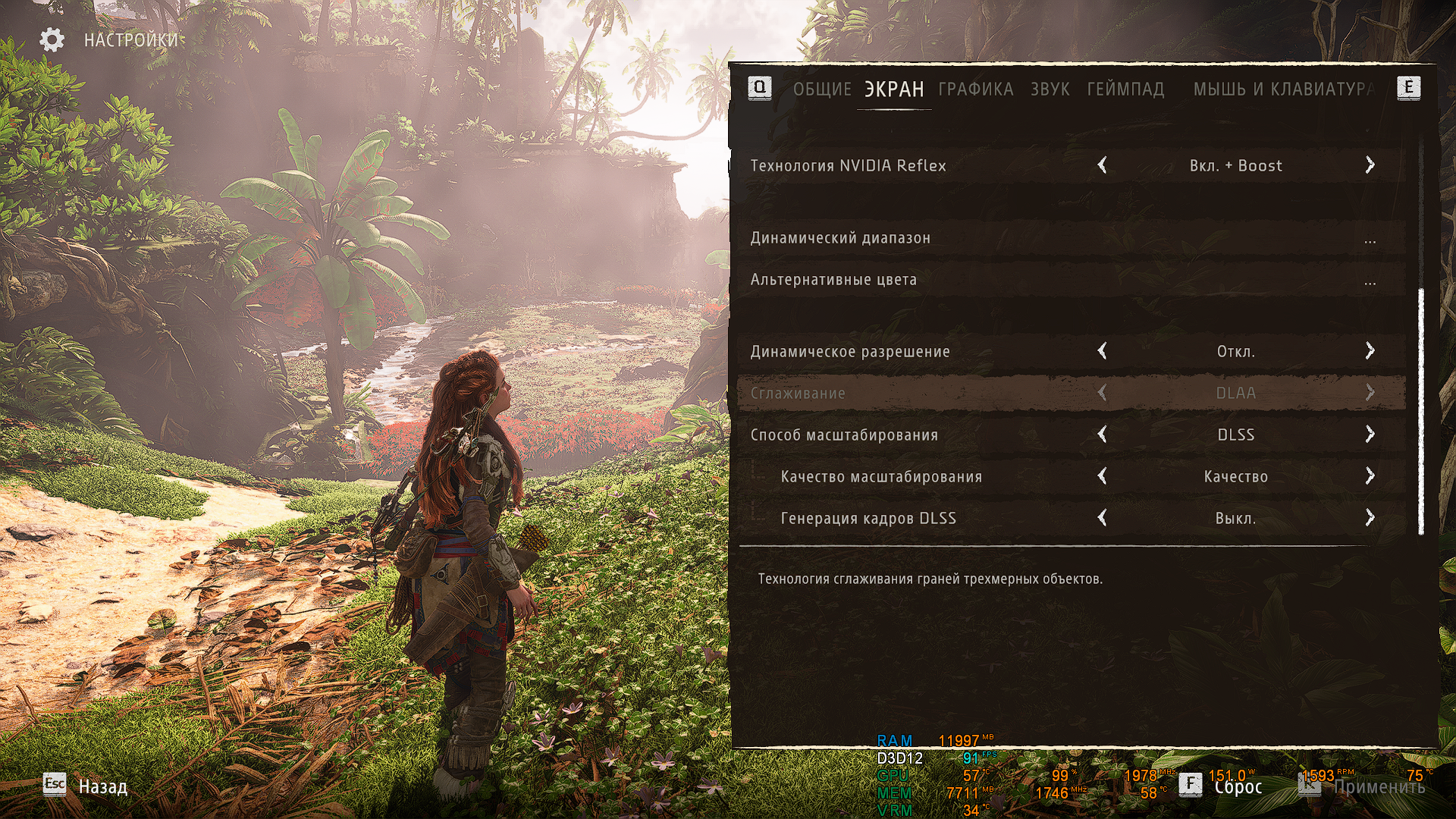Click the settings list scrollbar
This screenshot has width=1456, height=819.
pos(1420,409)
